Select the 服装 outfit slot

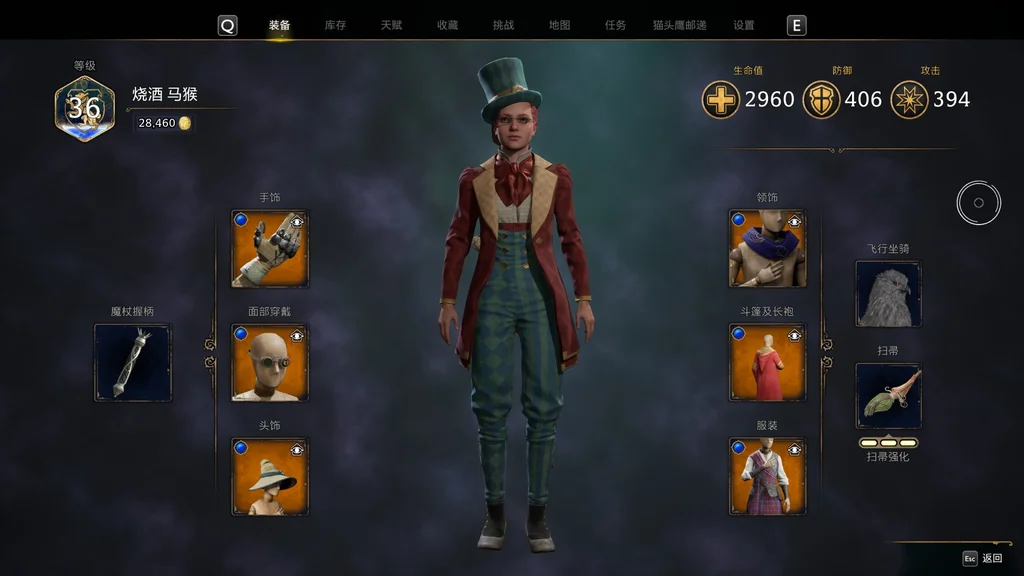pyautogui.click(x=767, y=476)
